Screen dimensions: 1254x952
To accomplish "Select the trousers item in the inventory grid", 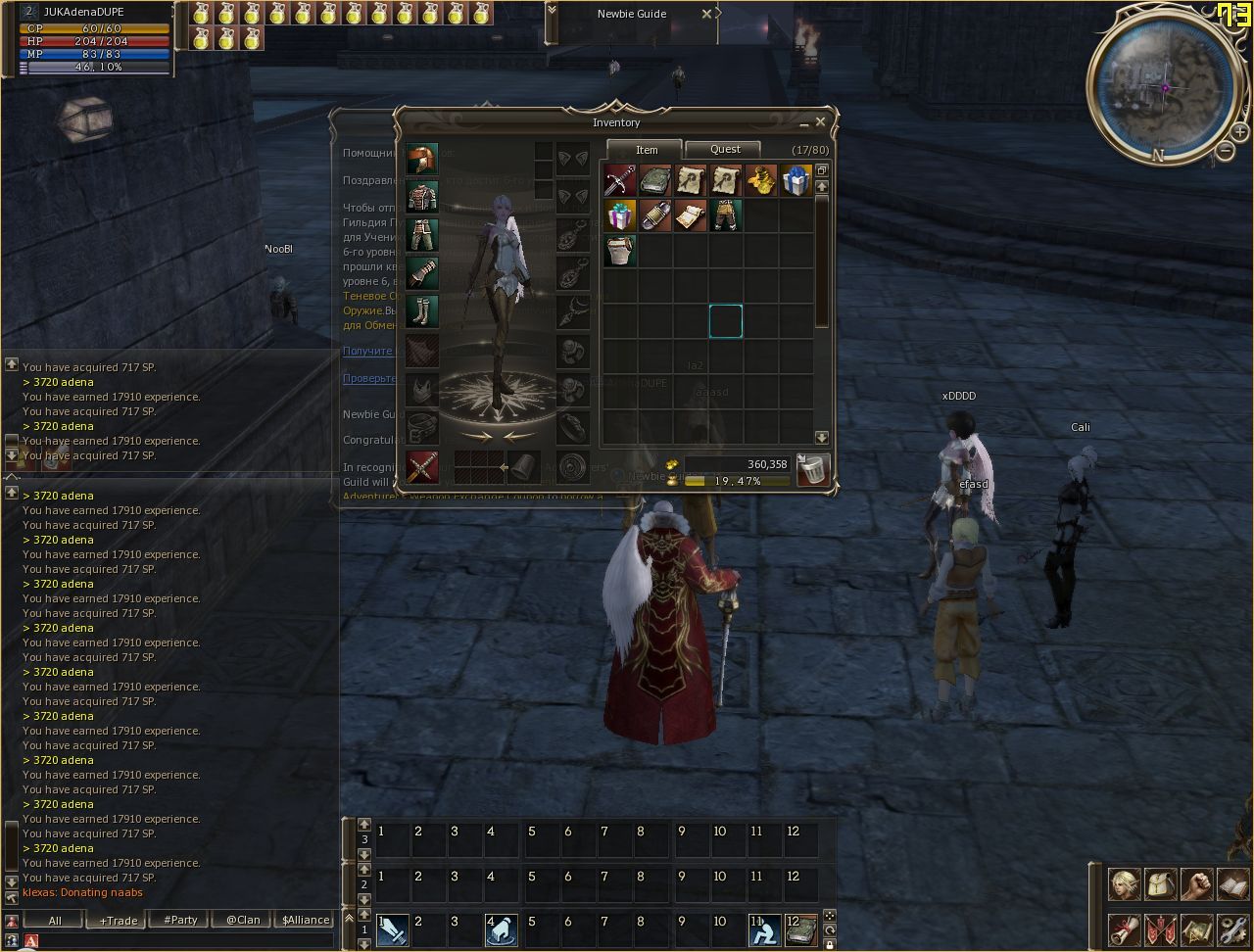I will point(725,215).
